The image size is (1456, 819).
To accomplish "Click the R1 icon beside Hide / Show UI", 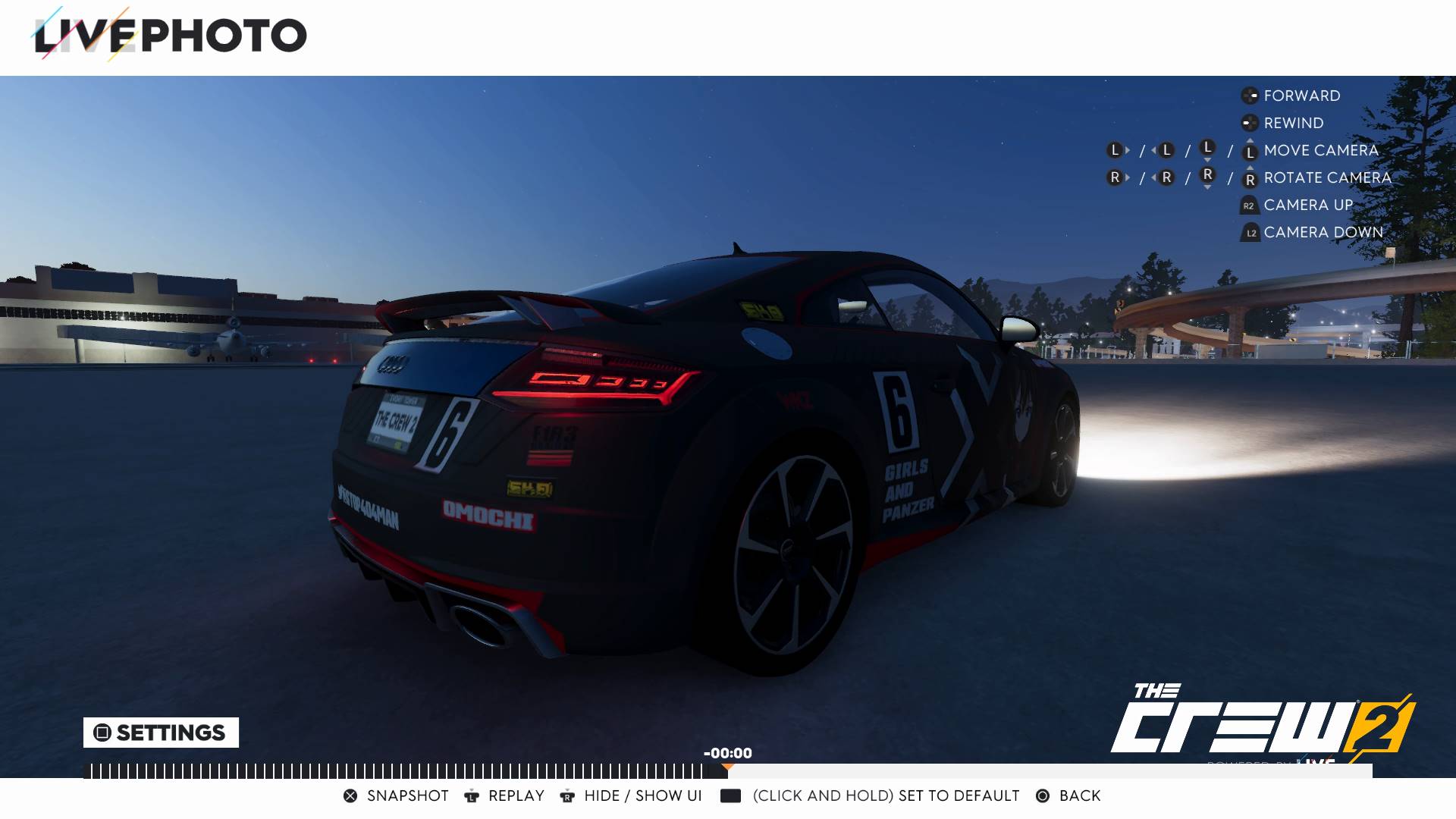I will (x=567, y=795).
